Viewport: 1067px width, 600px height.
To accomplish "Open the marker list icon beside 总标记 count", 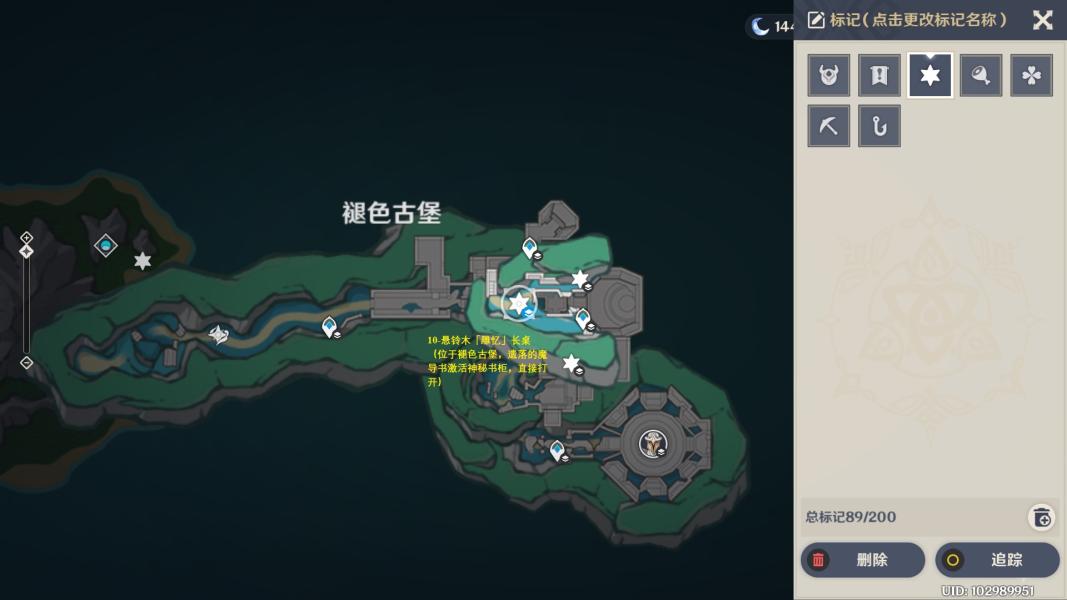I will pos(1041,517).
